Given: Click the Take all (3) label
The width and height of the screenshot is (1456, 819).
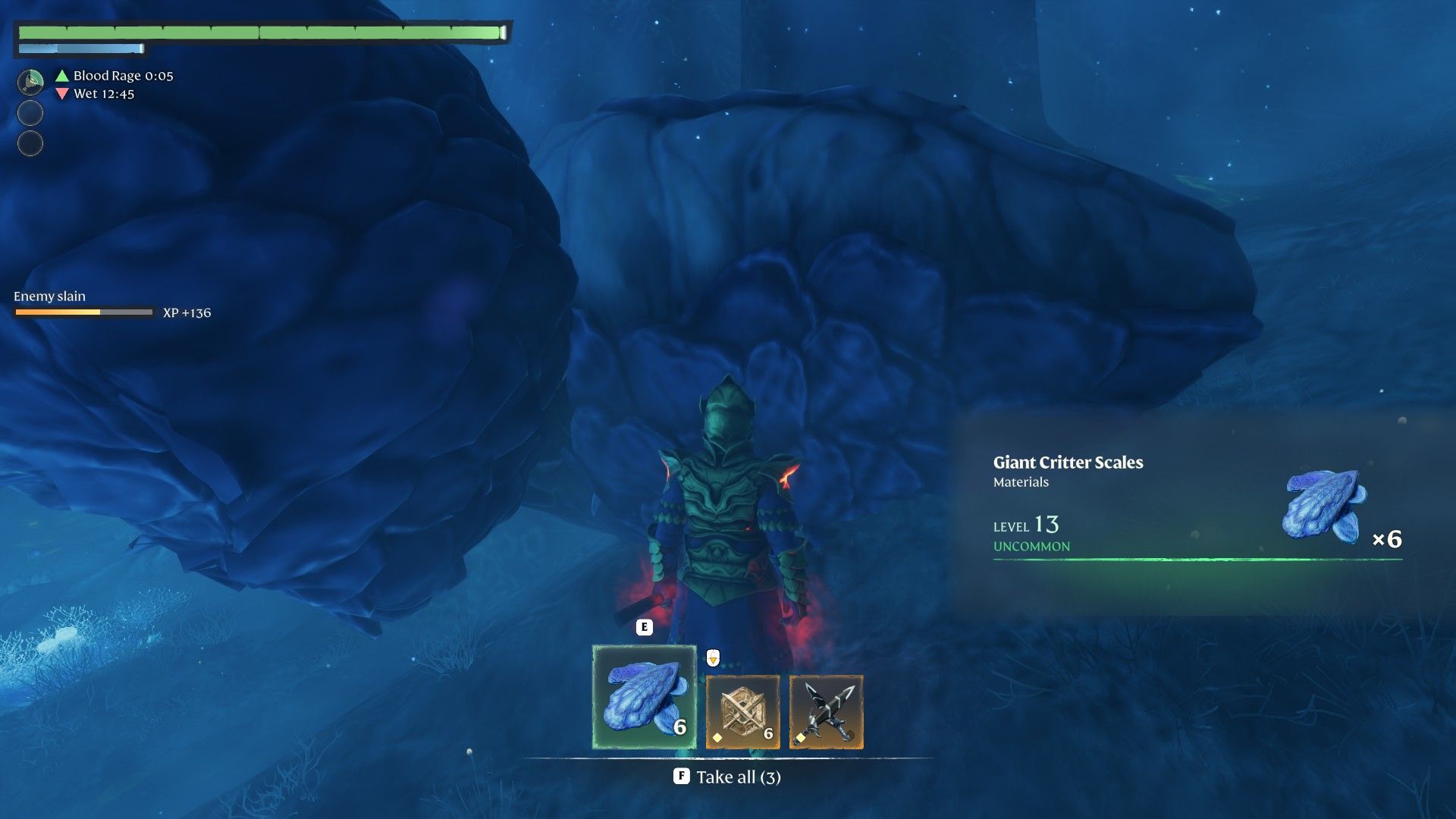Looking at the screenshot, I should click(738, 777).
